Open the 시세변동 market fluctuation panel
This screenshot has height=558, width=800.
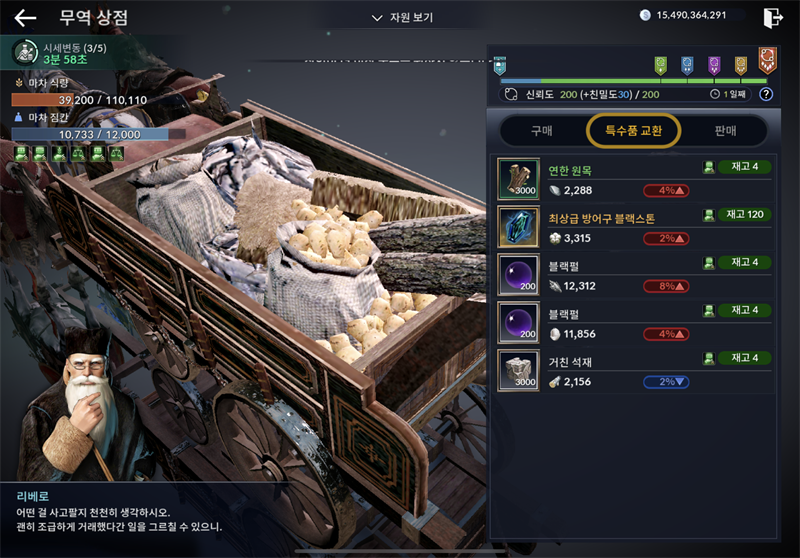60,53
